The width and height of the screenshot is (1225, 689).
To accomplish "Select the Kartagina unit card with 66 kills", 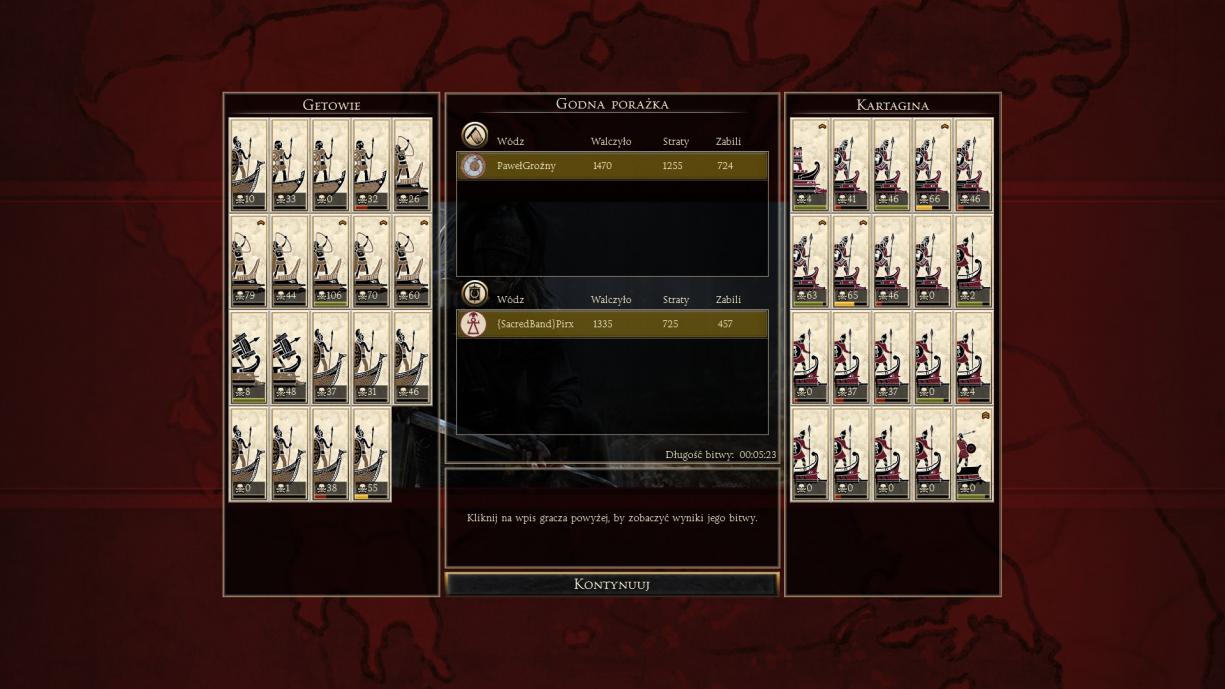I will tap(932, 165).
